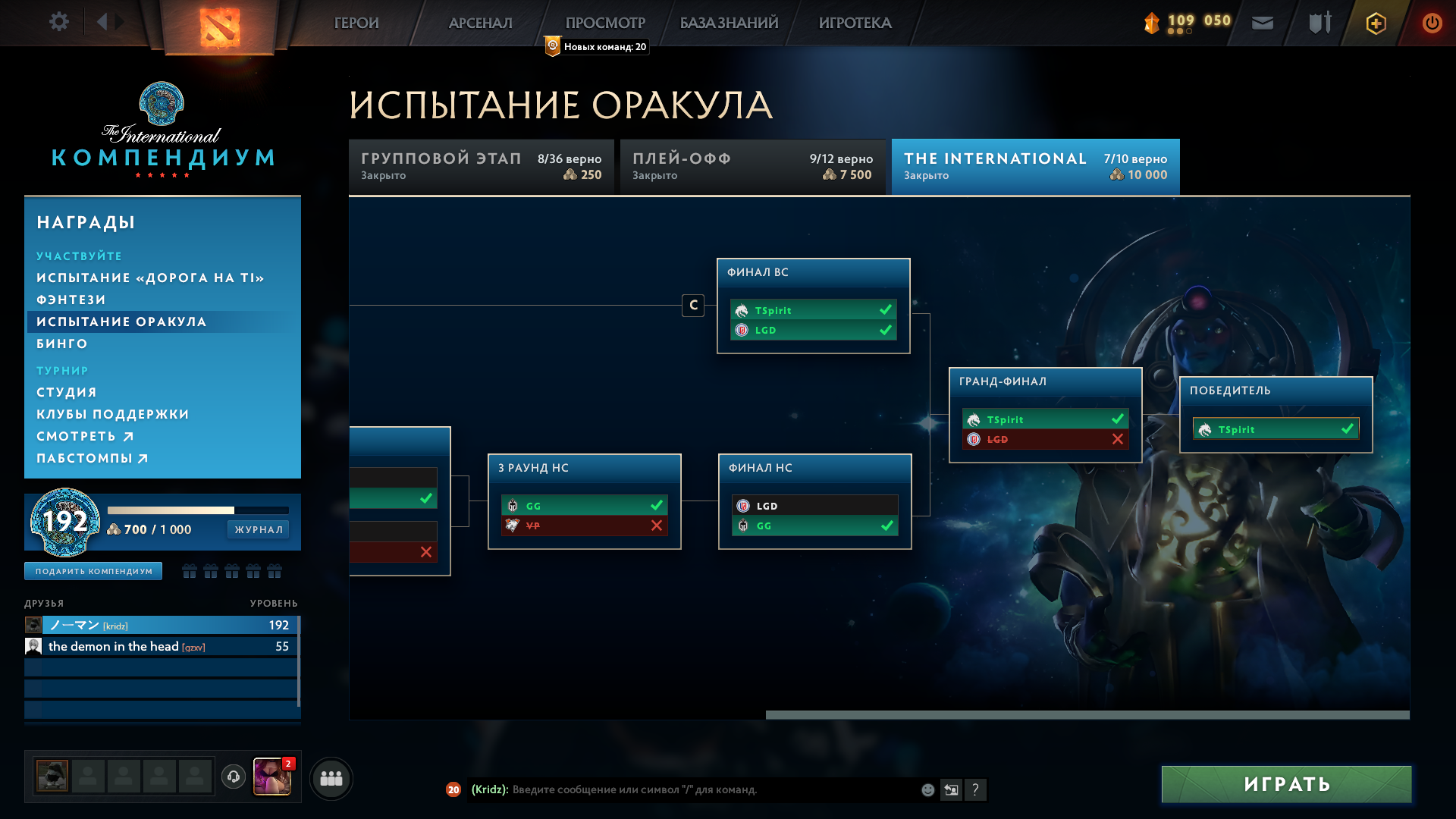Select the GG checkmark in 3 Round HC

click(x=657, y=505)
